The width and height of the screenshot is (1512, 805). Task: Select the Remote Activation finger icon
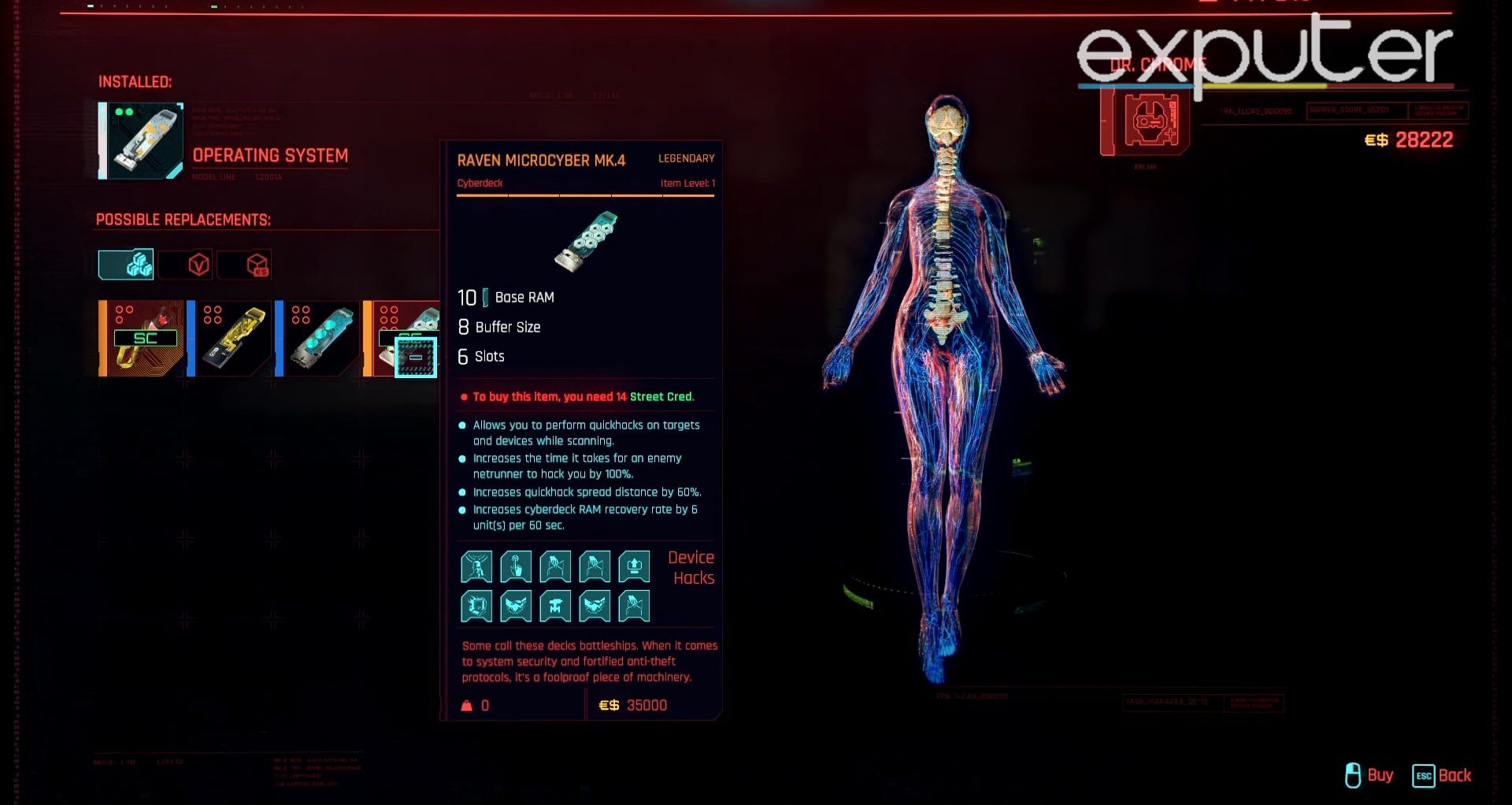click(516, 566)
